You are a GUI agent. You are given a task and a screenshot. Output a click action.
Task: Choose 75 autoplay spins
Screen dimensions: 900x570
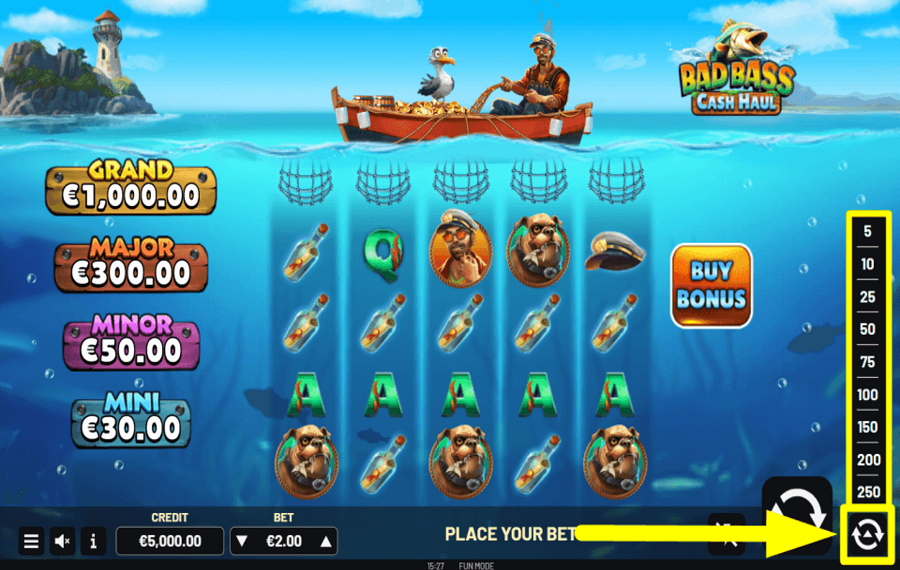pyautogui.click(x=867, y=362)
